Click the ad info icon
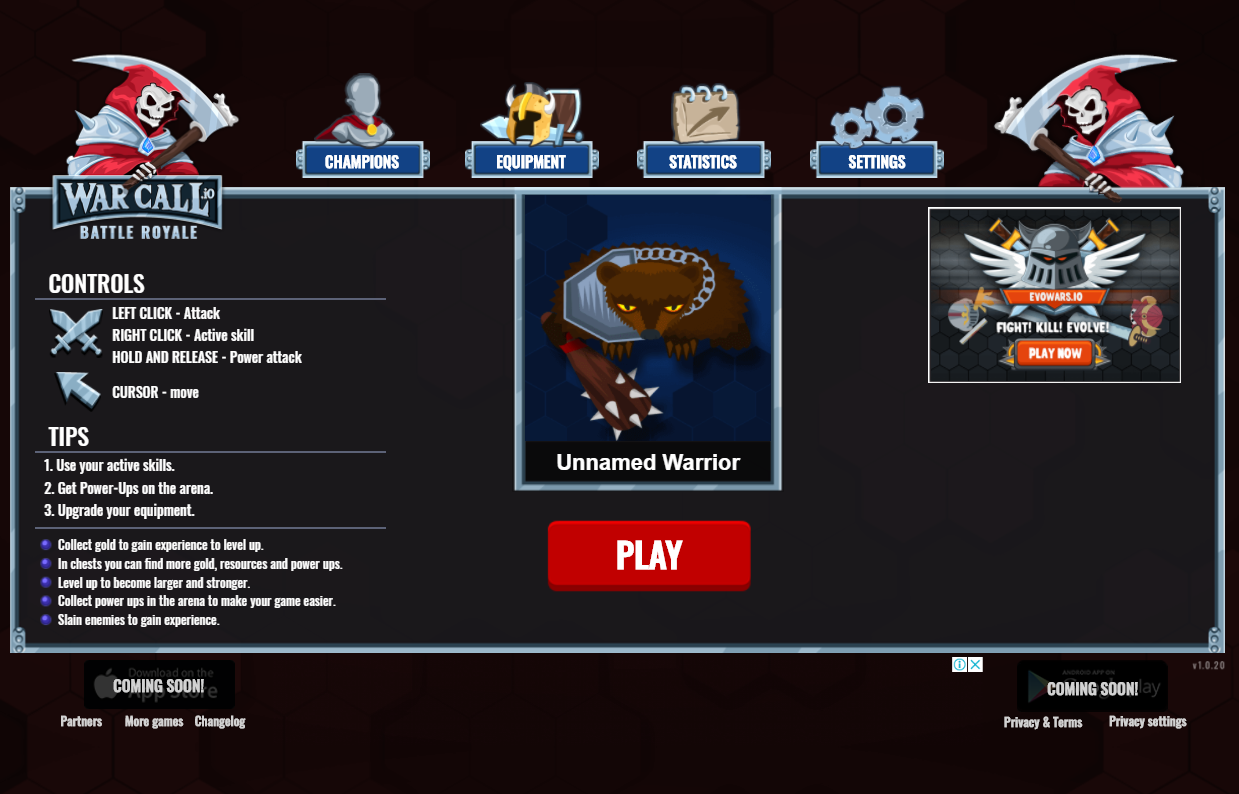The image size is (1239, 794). tap(959, 664)
